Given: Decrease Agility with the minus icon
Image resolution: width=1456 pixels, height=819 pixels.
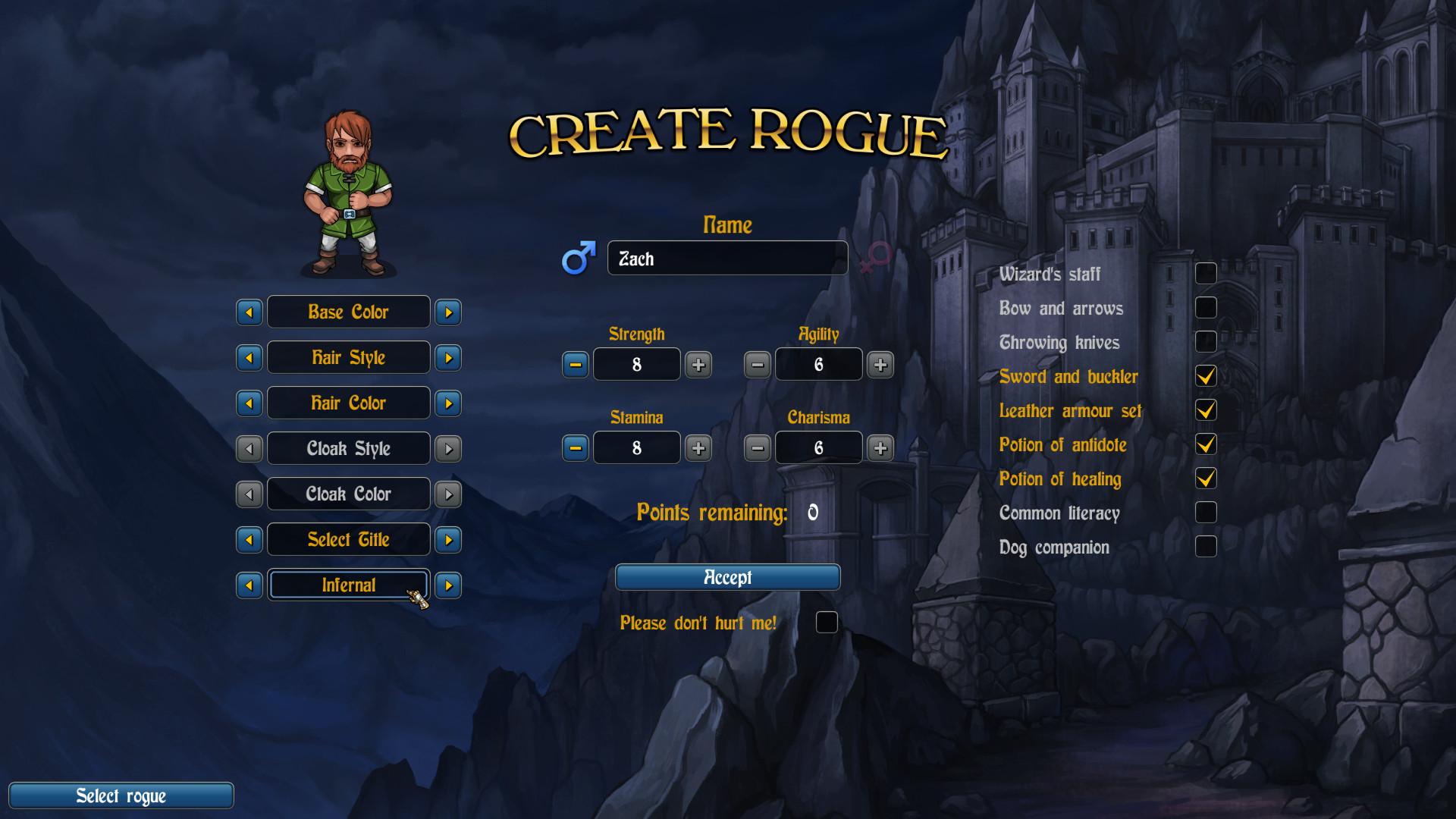Looking at the screenshot, I should pos(757,365).
